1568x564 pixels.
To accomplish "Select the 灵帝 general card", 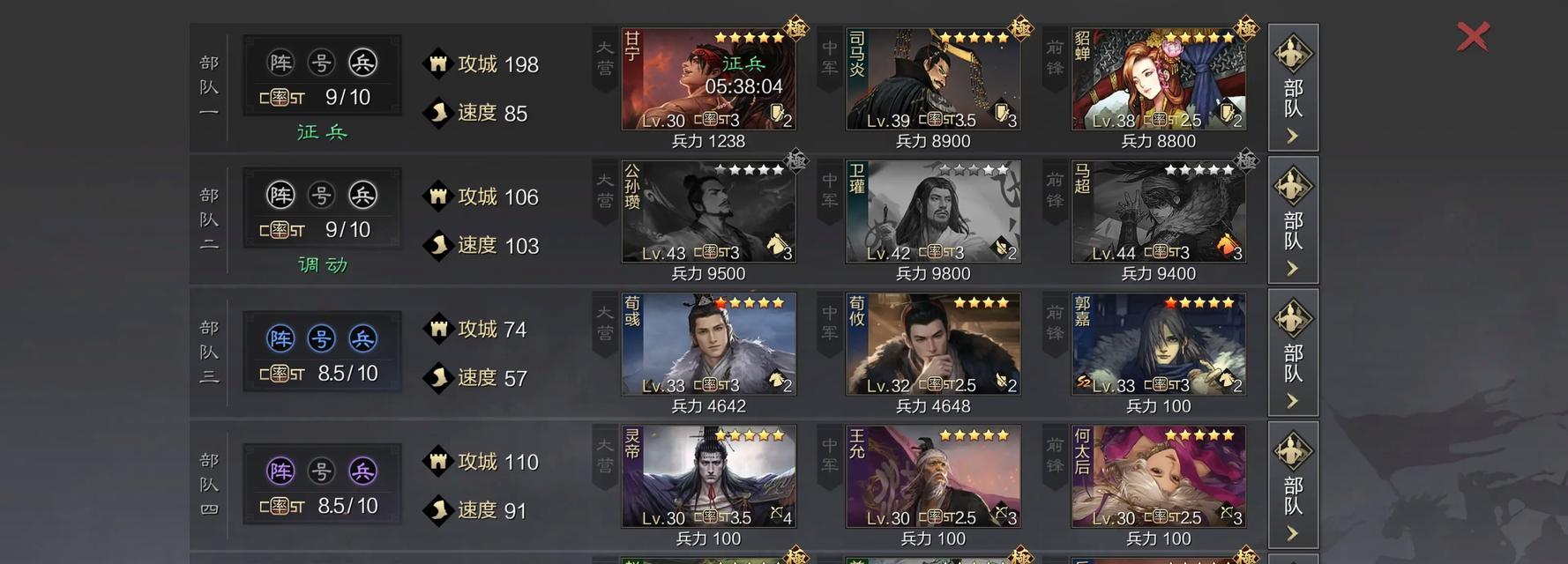I will tap(708, 477).
